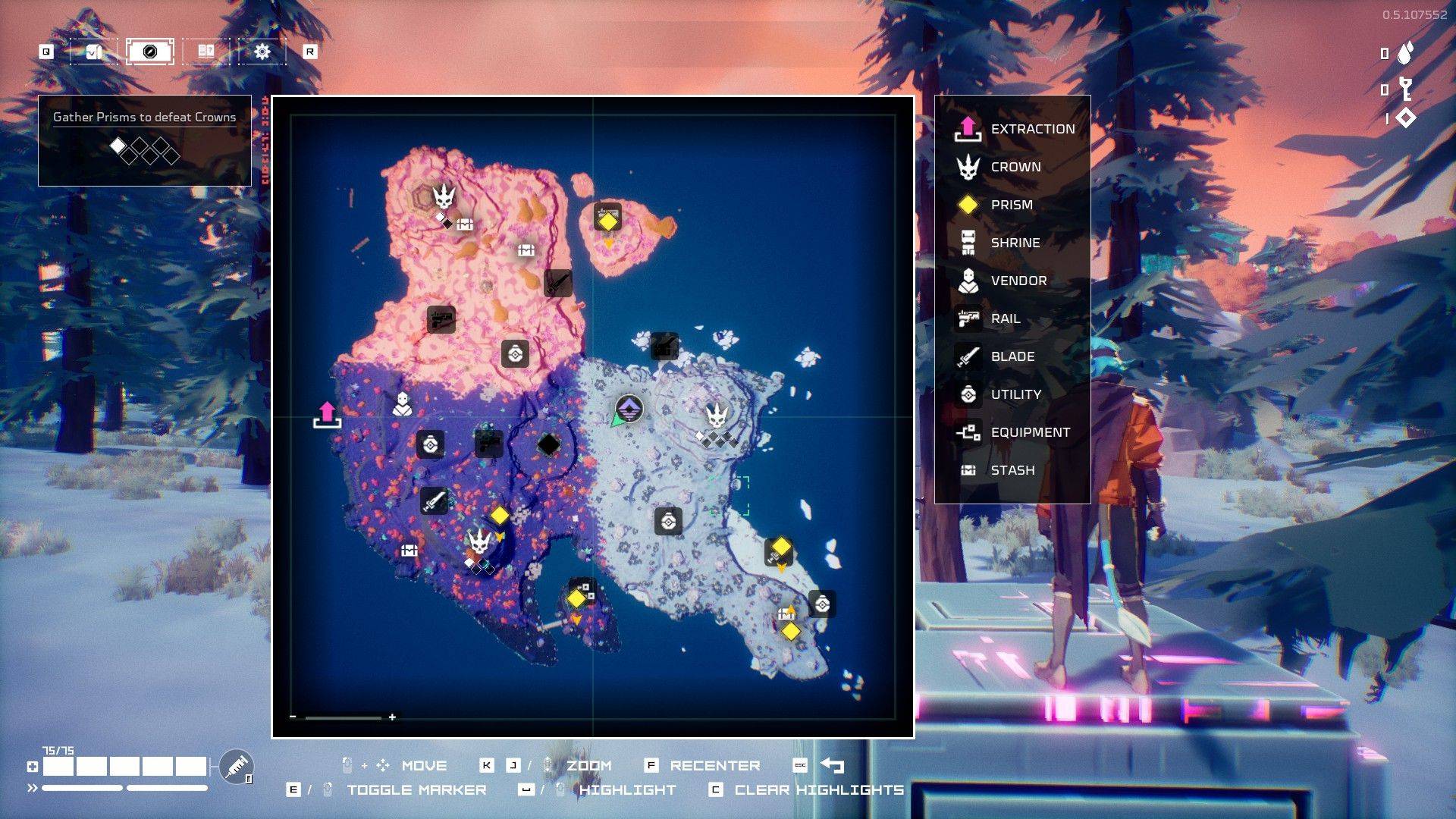Click the pink Extraction arrow marker on the map
Image resolution: width=1456 pixels, height=819 pixels.
click(328, 413)
